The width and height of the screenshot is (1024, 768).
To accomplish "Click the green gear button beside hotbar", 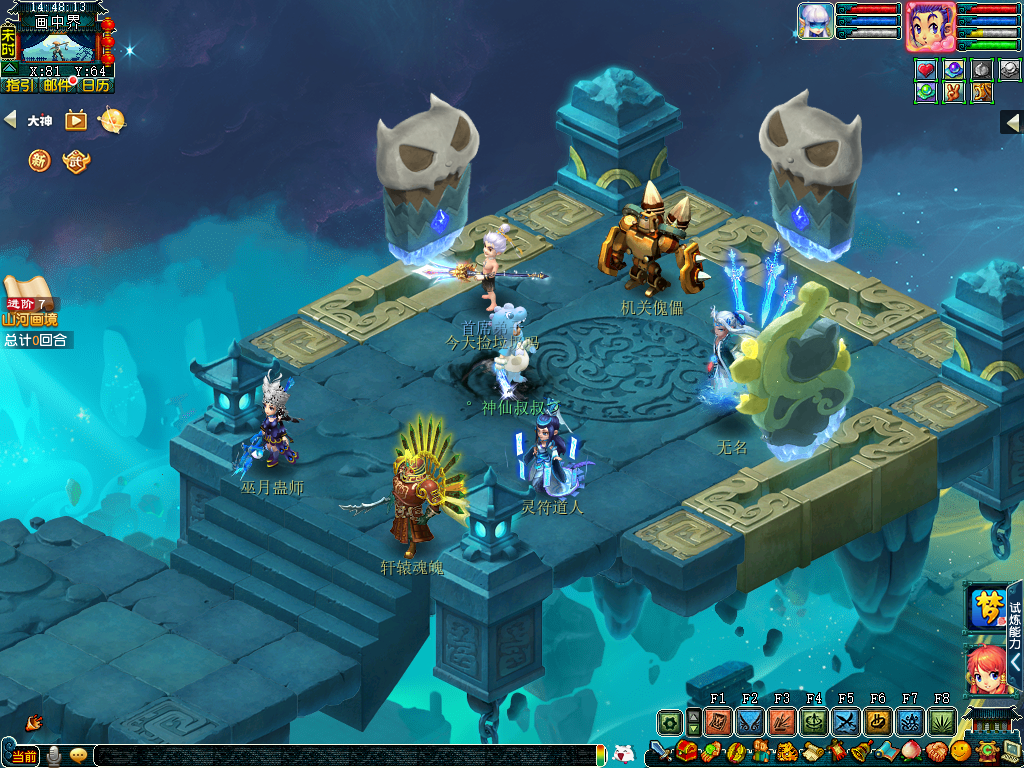I will [670, 722].
